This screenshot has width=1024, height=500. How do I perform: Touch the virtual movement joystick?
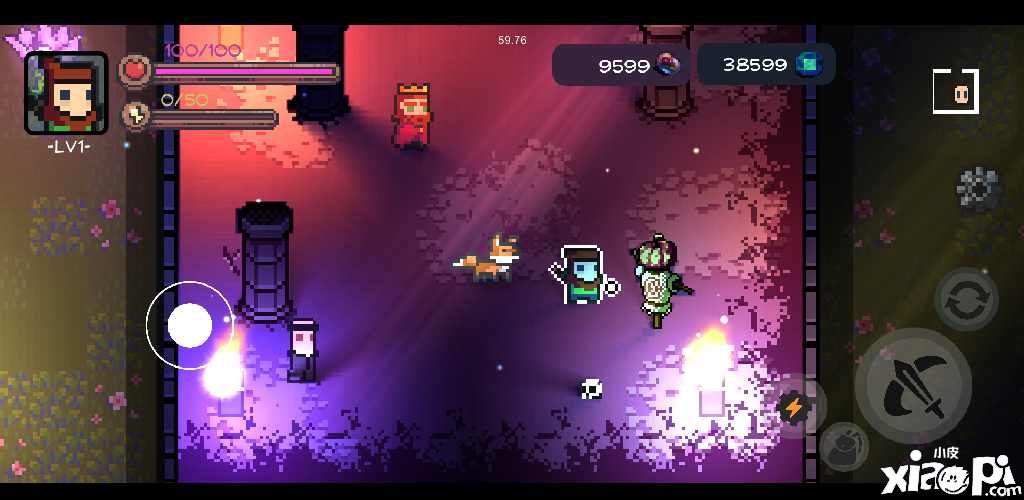coord(190,325)
